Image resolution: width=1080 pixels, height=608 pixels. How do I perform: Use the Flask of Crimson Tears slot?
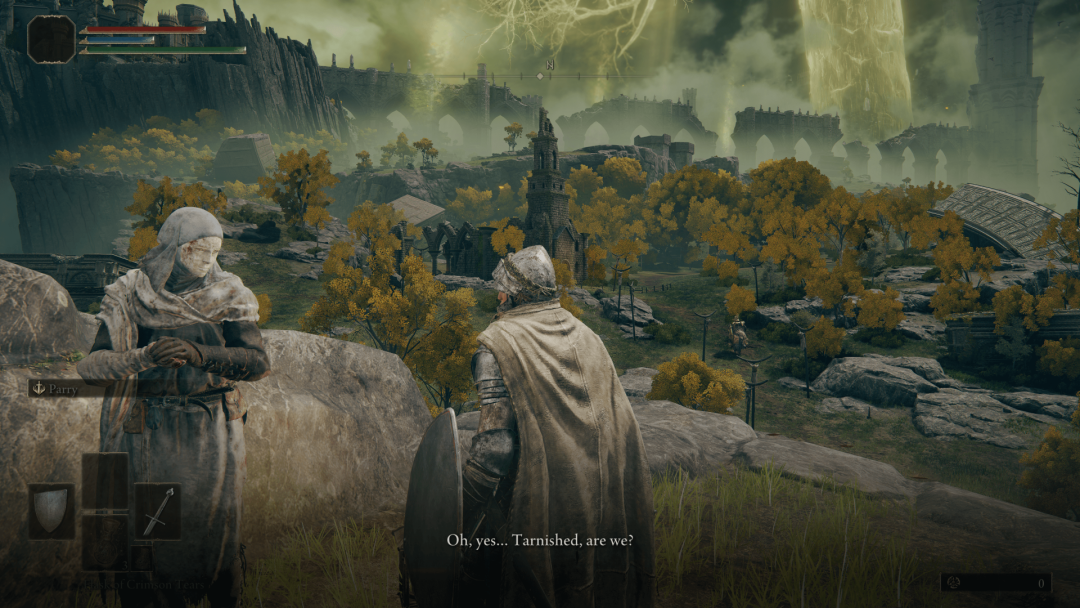[x=104, y=542]
